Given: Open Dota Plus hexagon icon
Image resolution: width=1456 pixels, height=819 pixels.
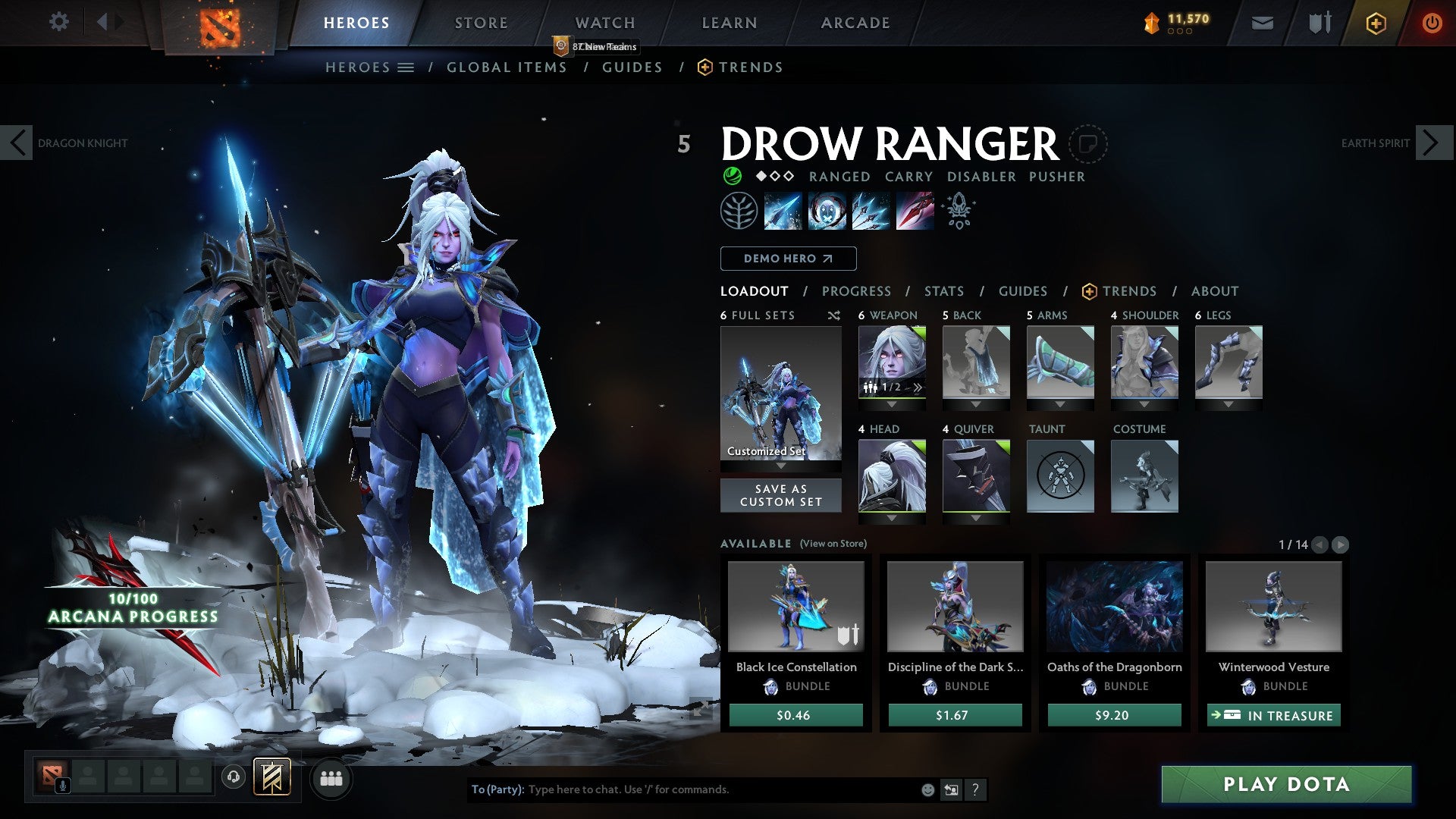Looking at the screenshot, I should tap(1376, 23).
